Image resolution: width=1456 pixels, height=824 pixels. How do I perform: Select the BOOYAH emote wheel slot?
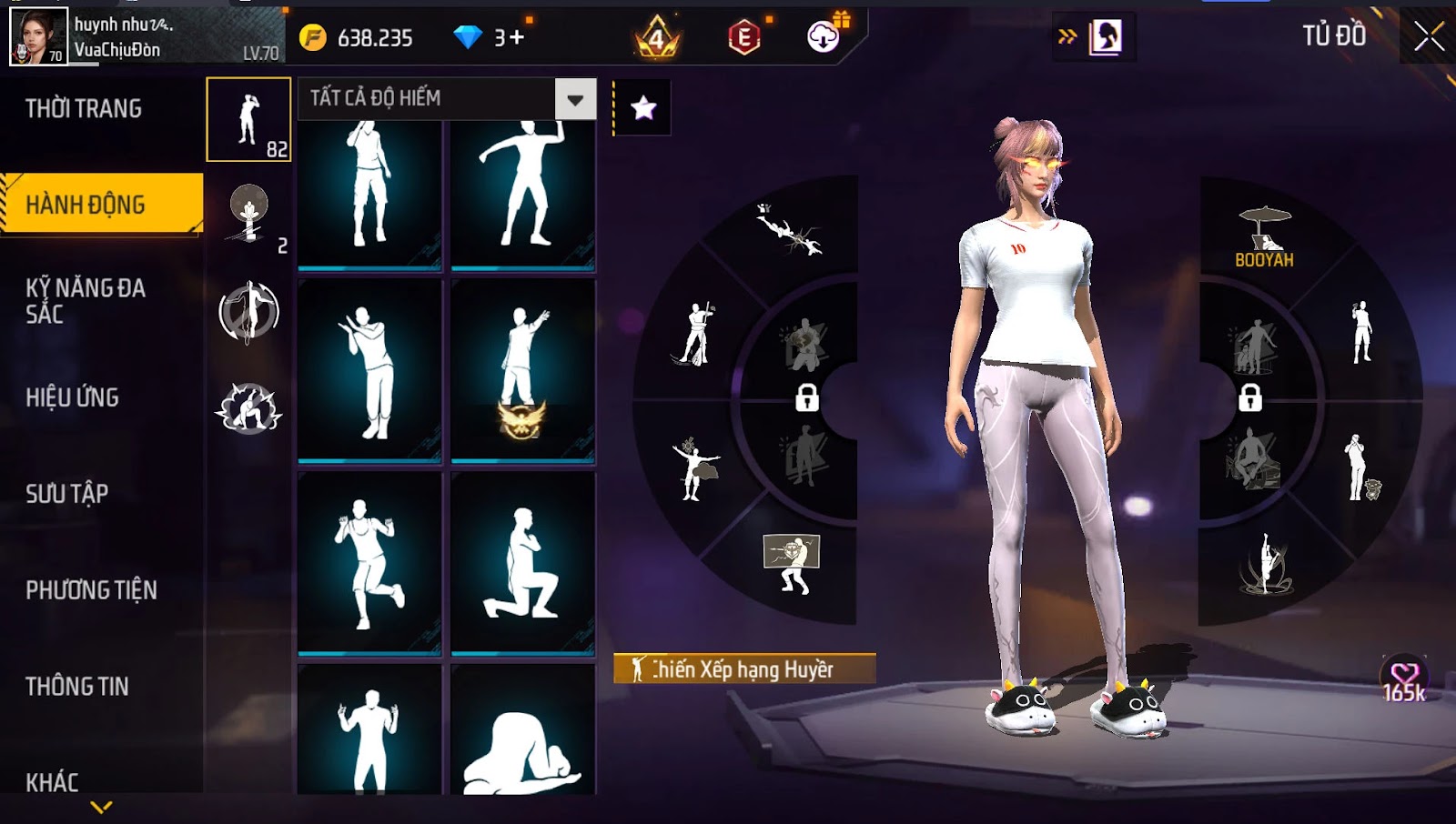(1264, 236)
